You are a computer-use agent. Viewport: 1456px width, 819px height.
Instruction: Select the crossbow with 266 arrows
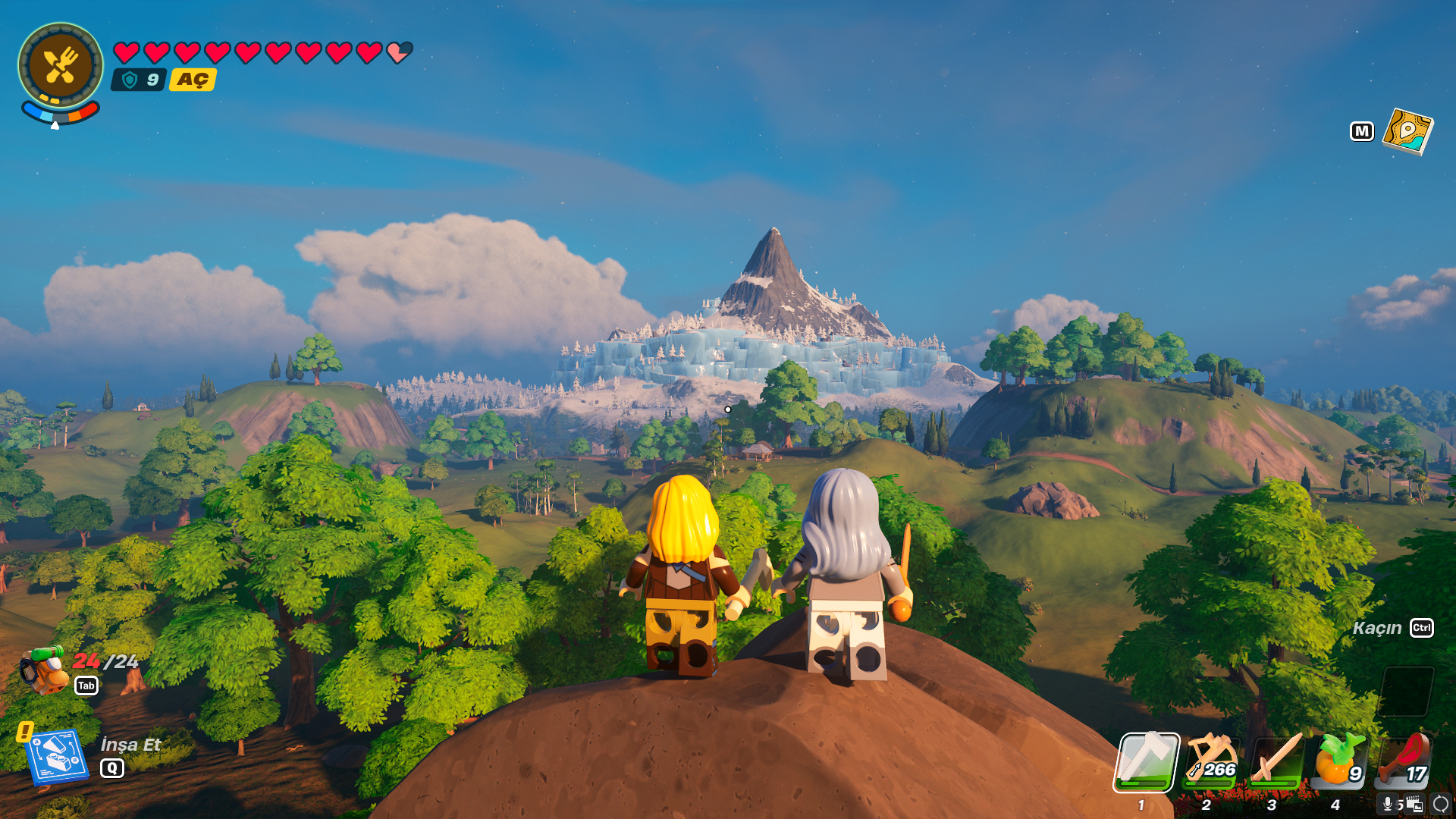pos(1211,761)
